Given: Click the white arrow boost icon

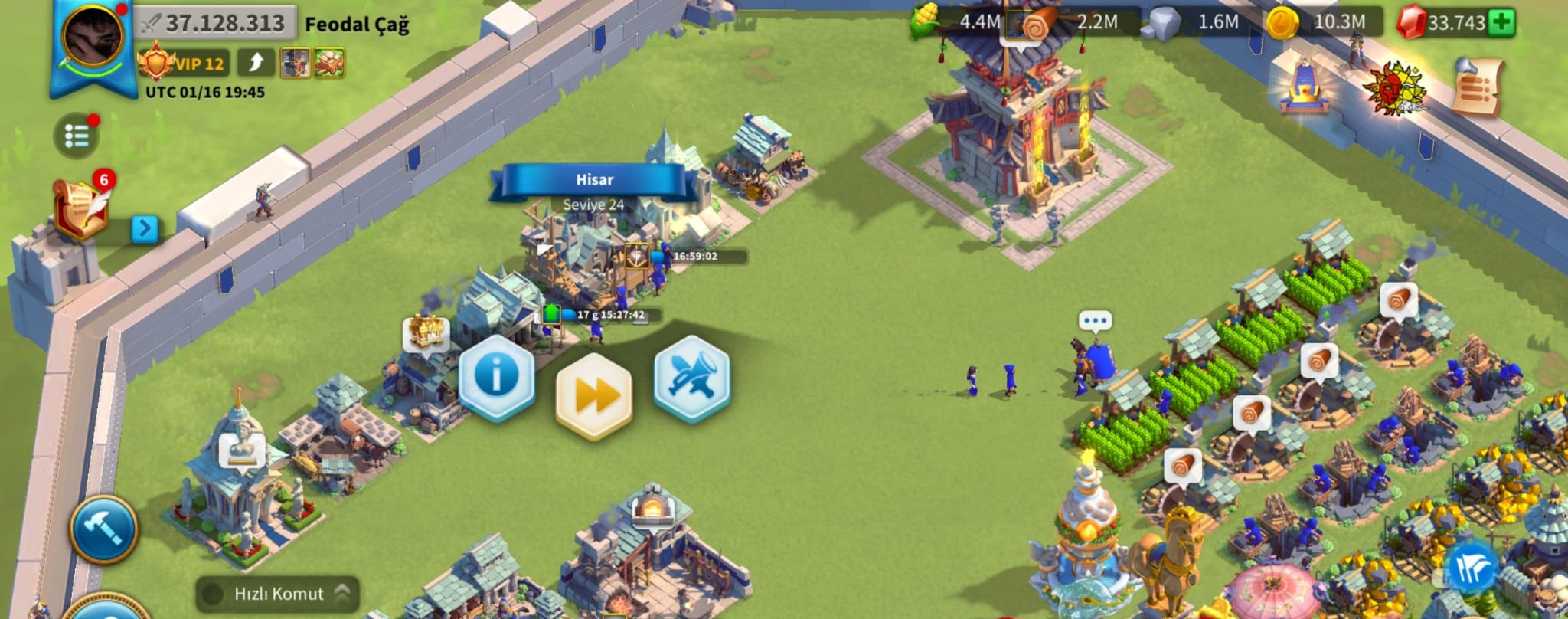Looking at the screenshot, I should tap(256, 63).
